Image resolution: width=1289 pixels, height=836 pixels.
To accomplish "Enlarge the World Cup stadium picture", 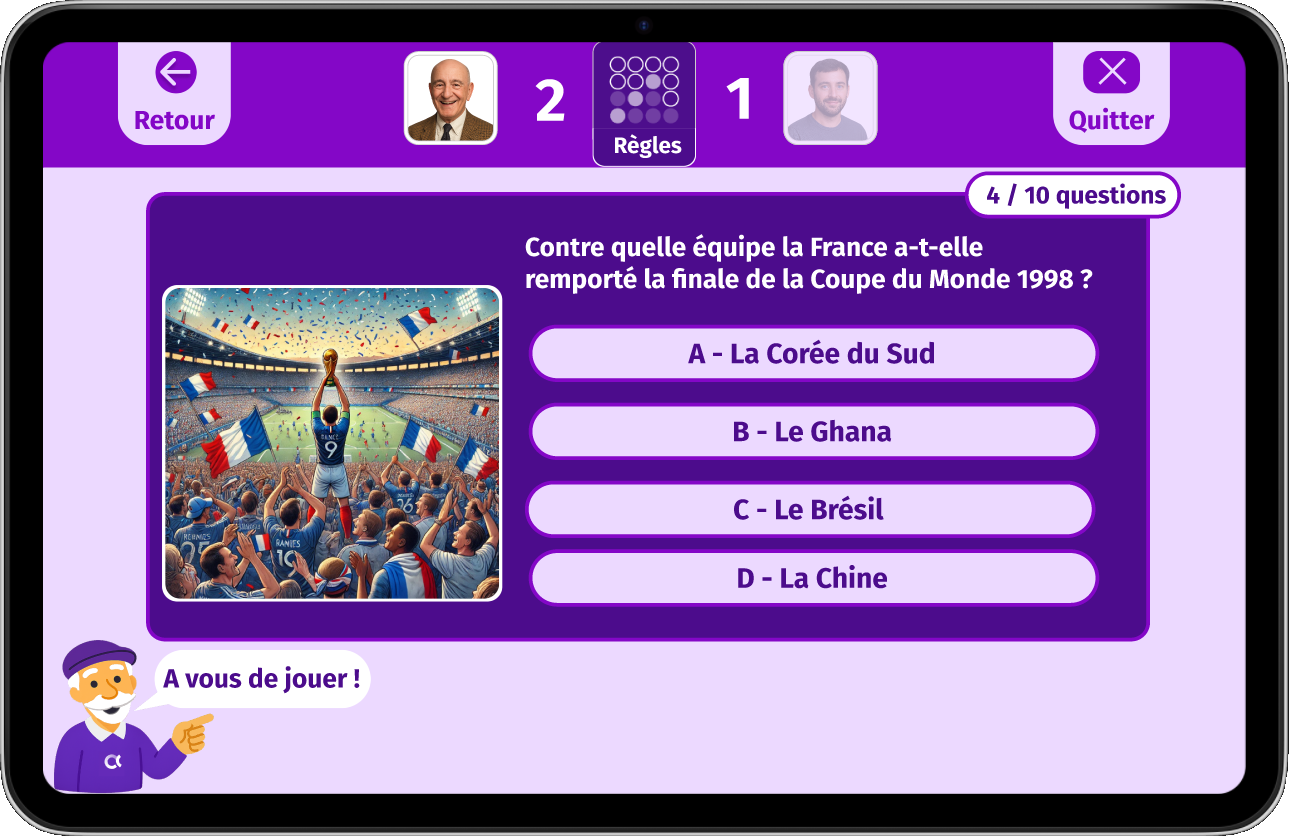I will (332, 443).
